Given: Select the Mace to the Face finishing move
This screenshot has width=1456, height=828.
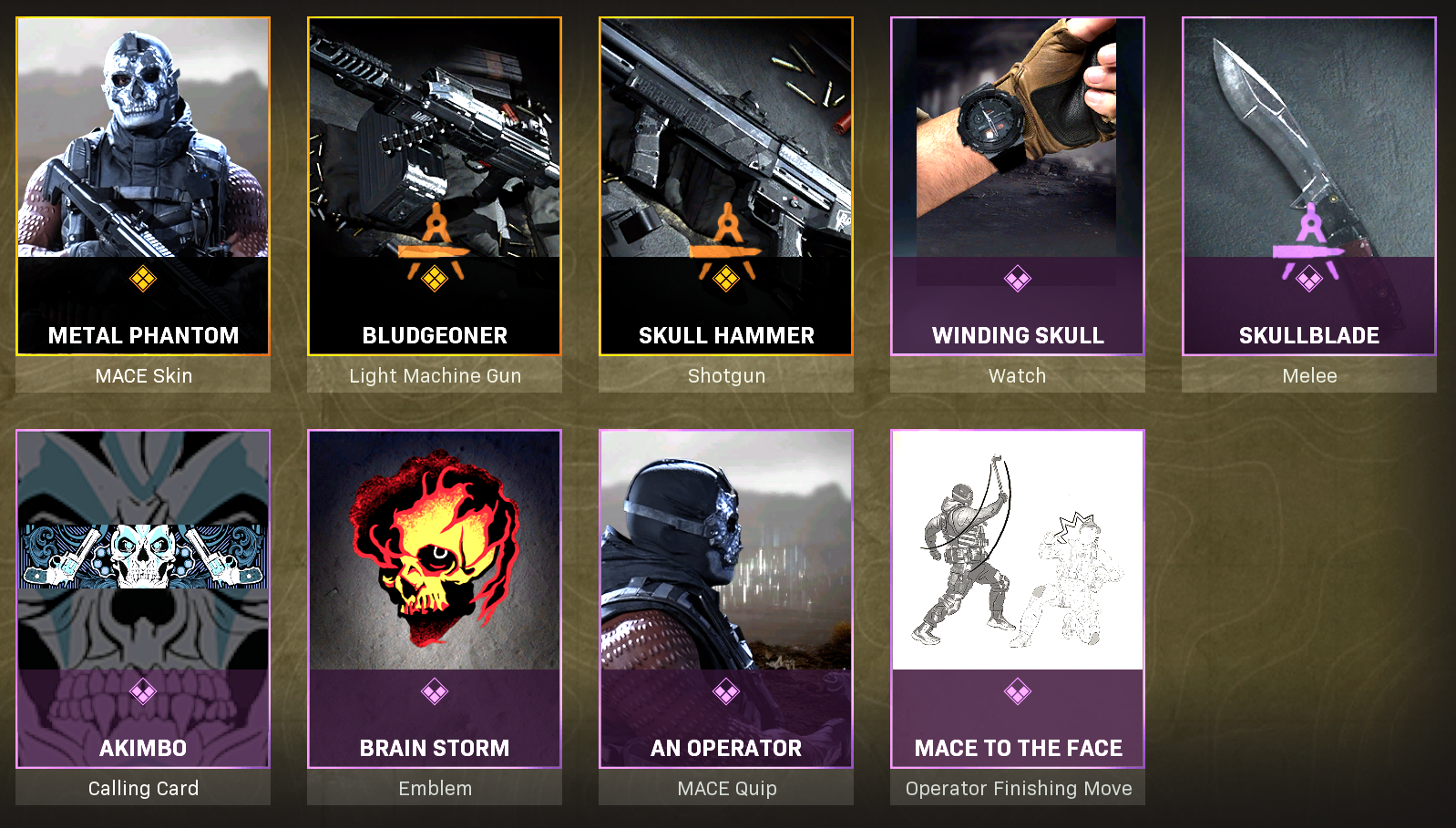Looking at the screenshot, I should [x=1018, y=598].
